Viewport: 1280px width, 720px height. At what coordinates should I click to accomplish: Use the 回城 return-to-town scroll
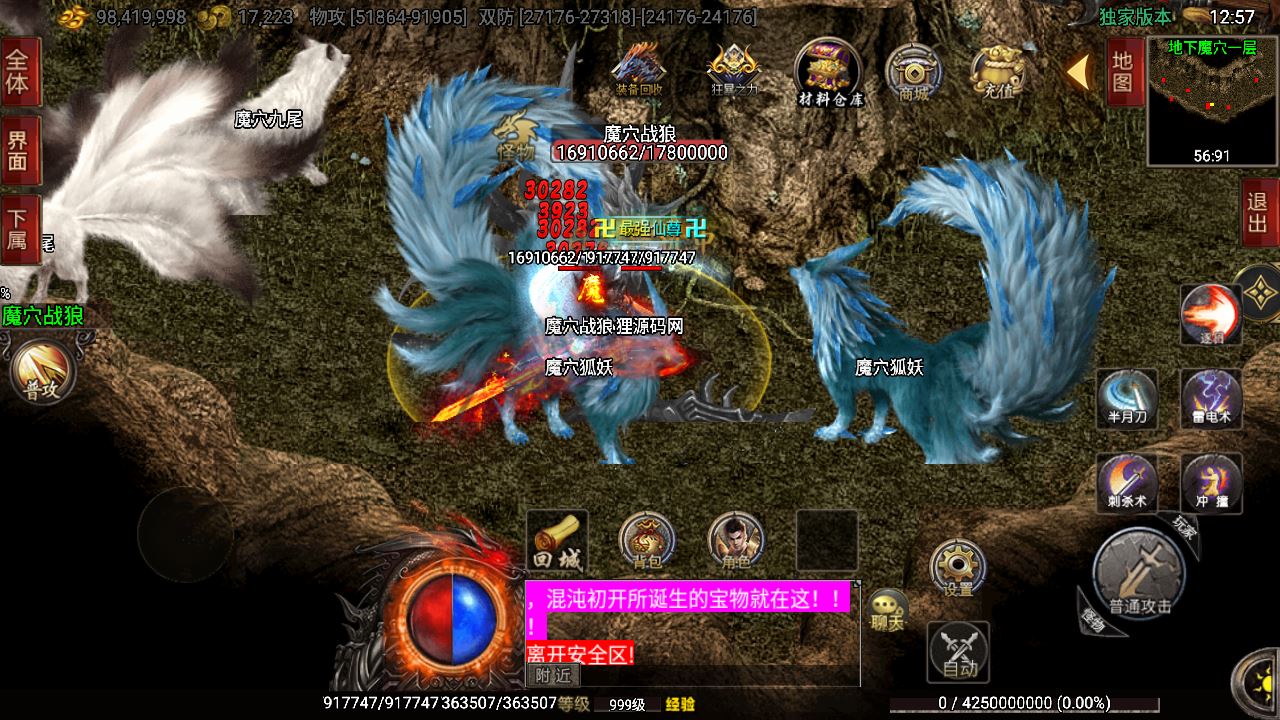(557, 540)
